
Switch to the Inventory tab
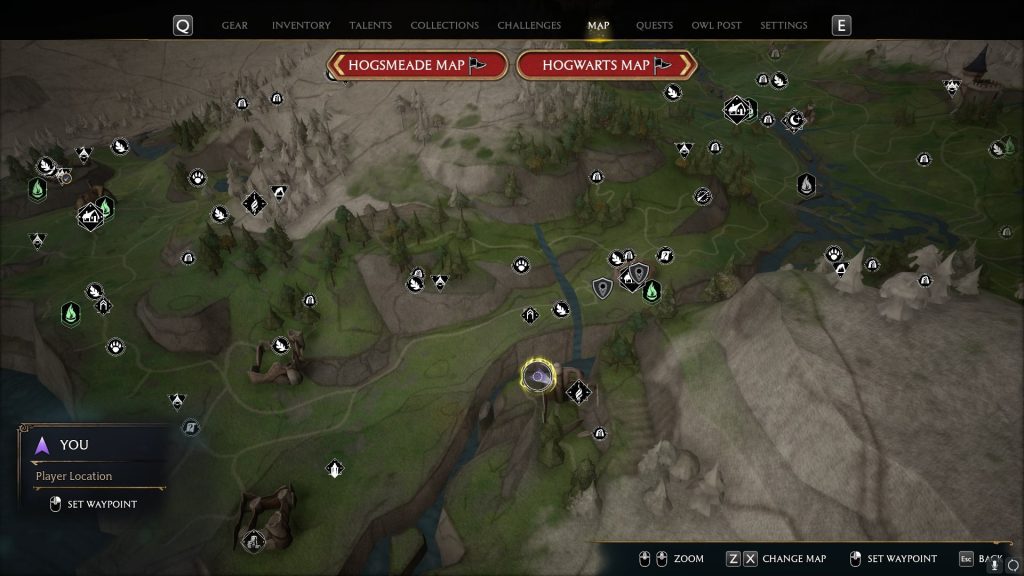tap(301, 25)
